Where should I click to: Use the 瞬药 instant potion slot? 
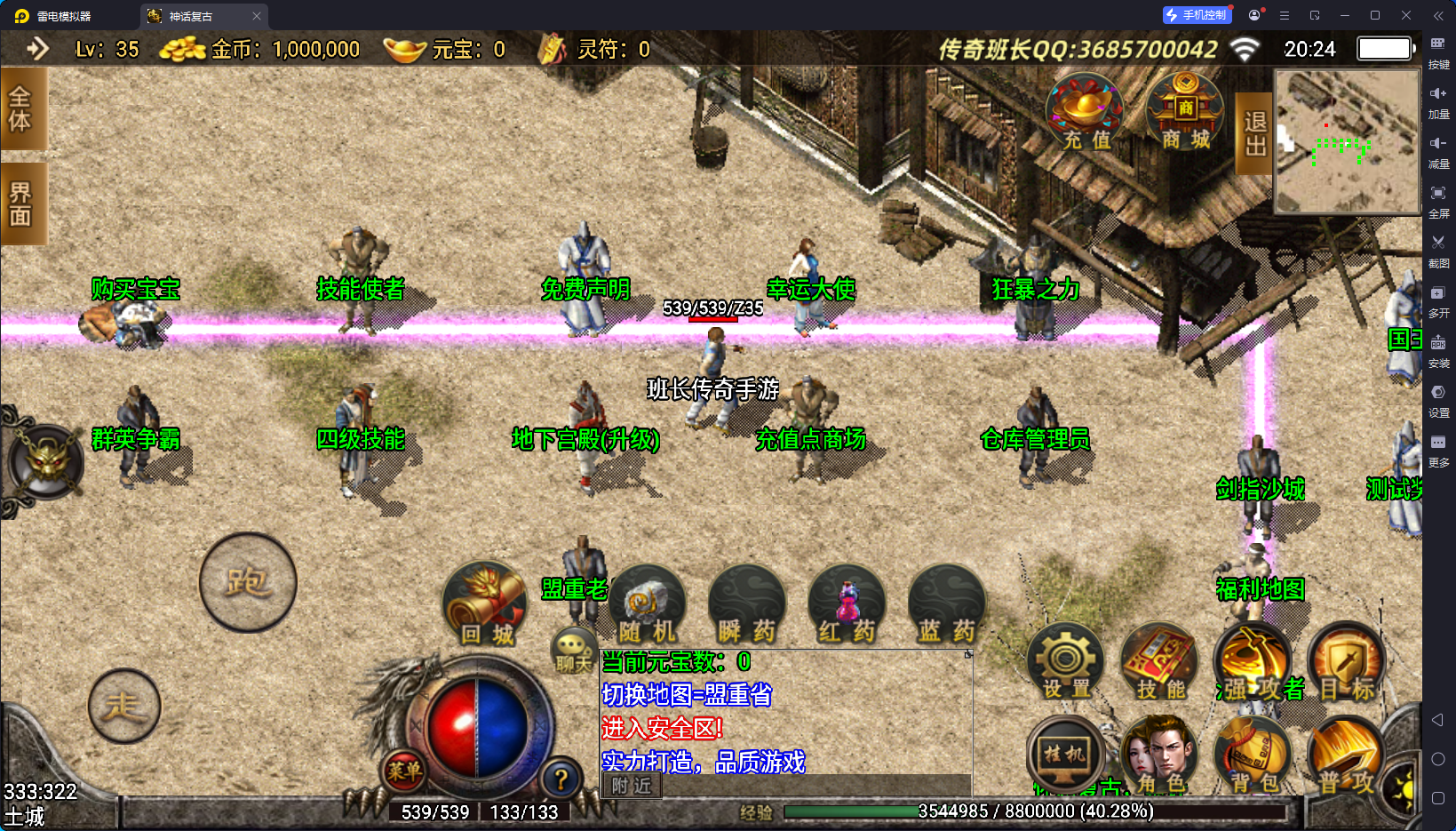point(747,606)
